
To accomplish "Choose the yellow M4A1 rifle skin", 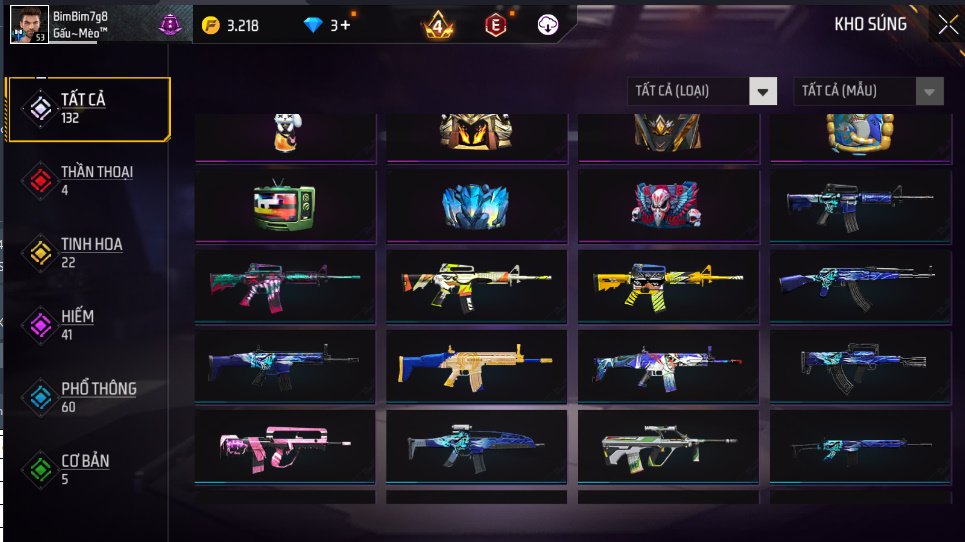I will 668,285.
